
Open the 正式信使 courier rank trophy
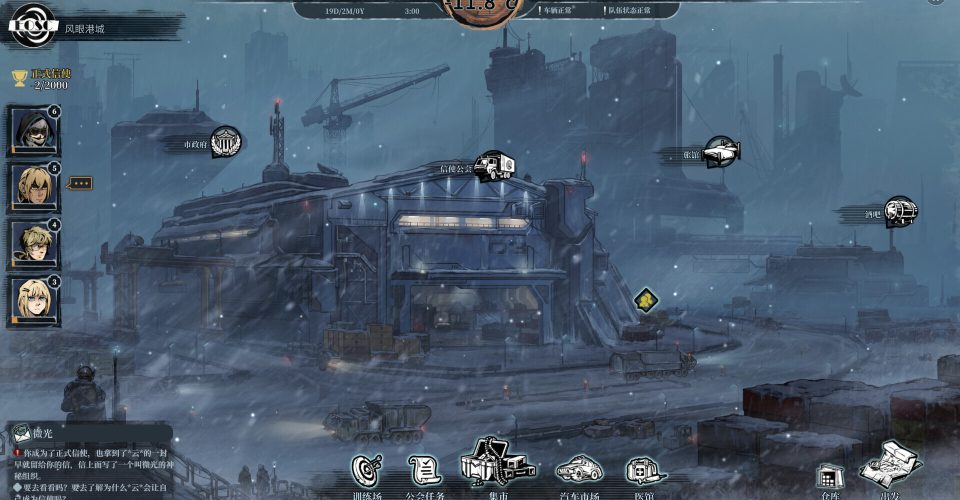[x=20, y=77]
